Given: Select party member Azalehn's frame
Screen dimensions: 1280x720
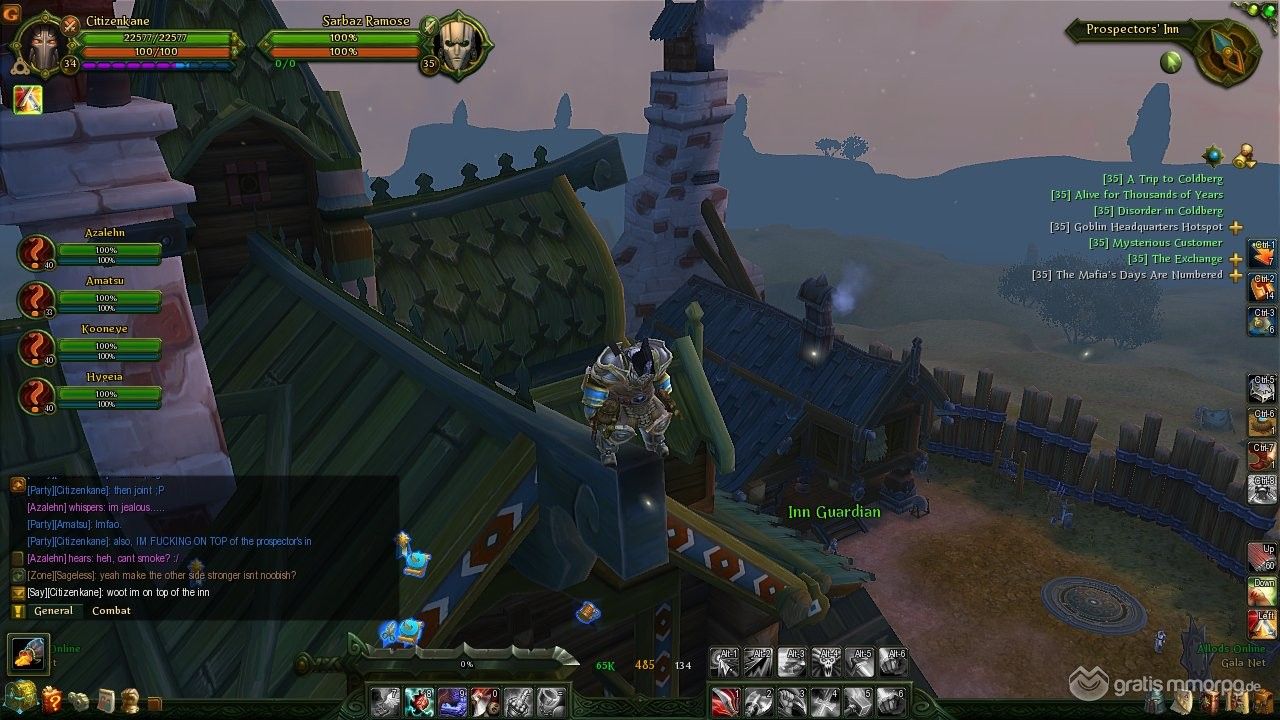Looking at the screenshot, I should [37, 252].
